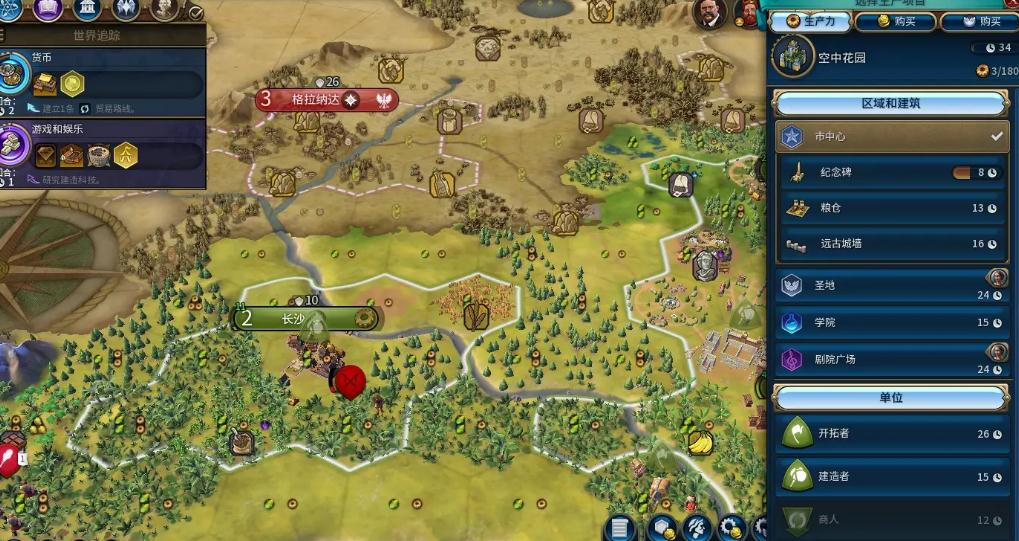This screenshot has height=541, width=1019.
Task: Build the 粮仓 granary
Action: coord(890,208)
